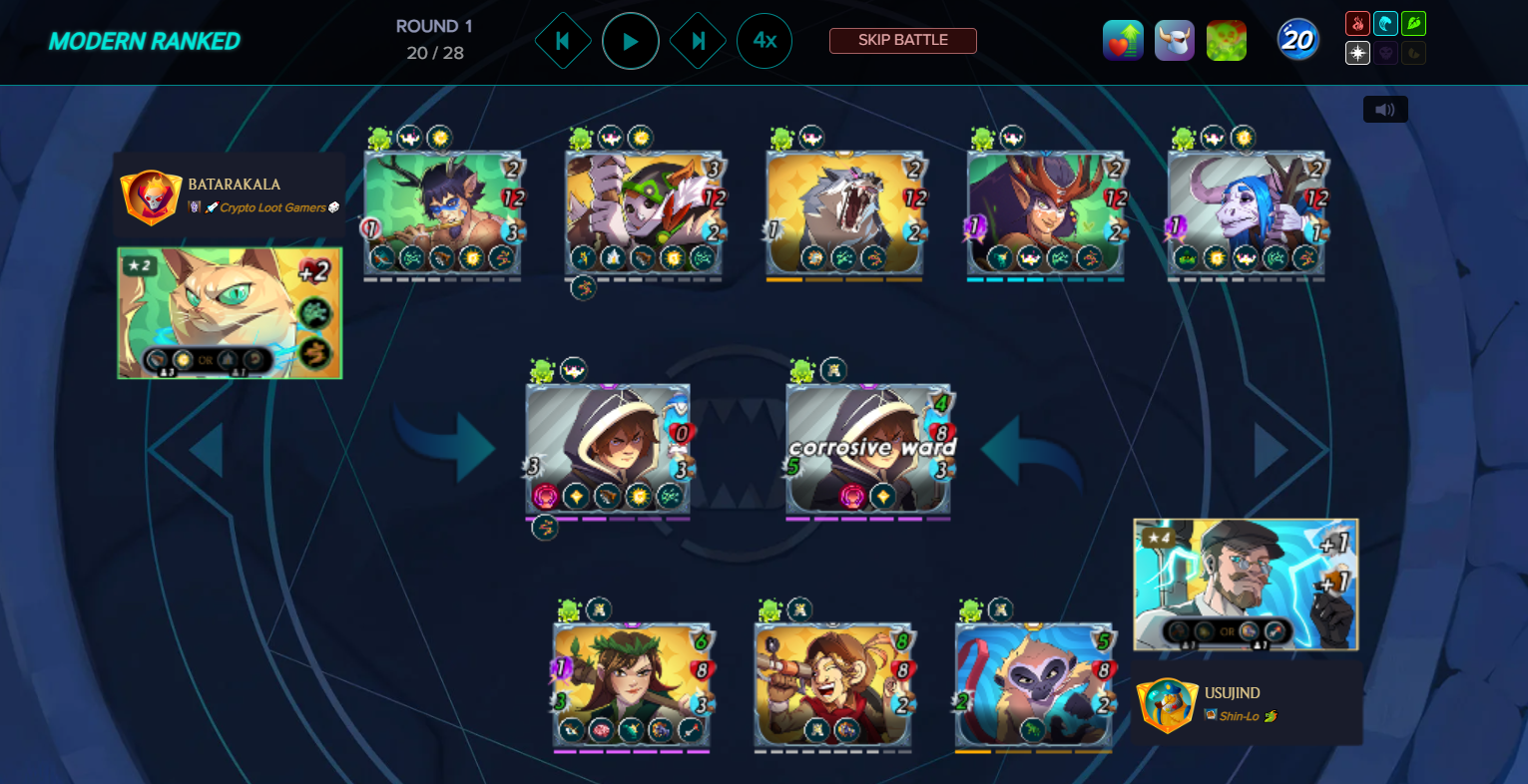The width and height of the screenshot is (1528, 784).
Task: Select the laughing spyglass adventurer card
Action: (x=832, y=684)
